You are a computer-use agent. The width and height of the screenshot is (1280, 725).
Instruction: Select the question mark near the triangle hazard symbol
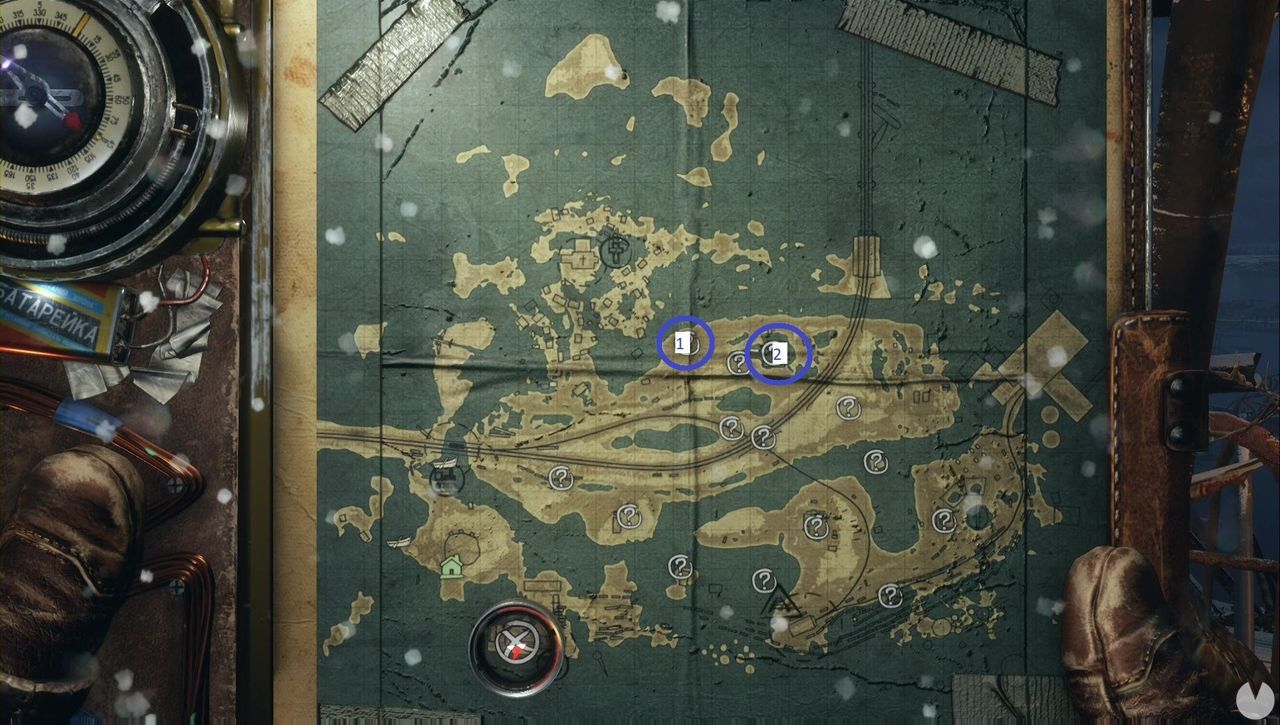click(x=765, y=578)
